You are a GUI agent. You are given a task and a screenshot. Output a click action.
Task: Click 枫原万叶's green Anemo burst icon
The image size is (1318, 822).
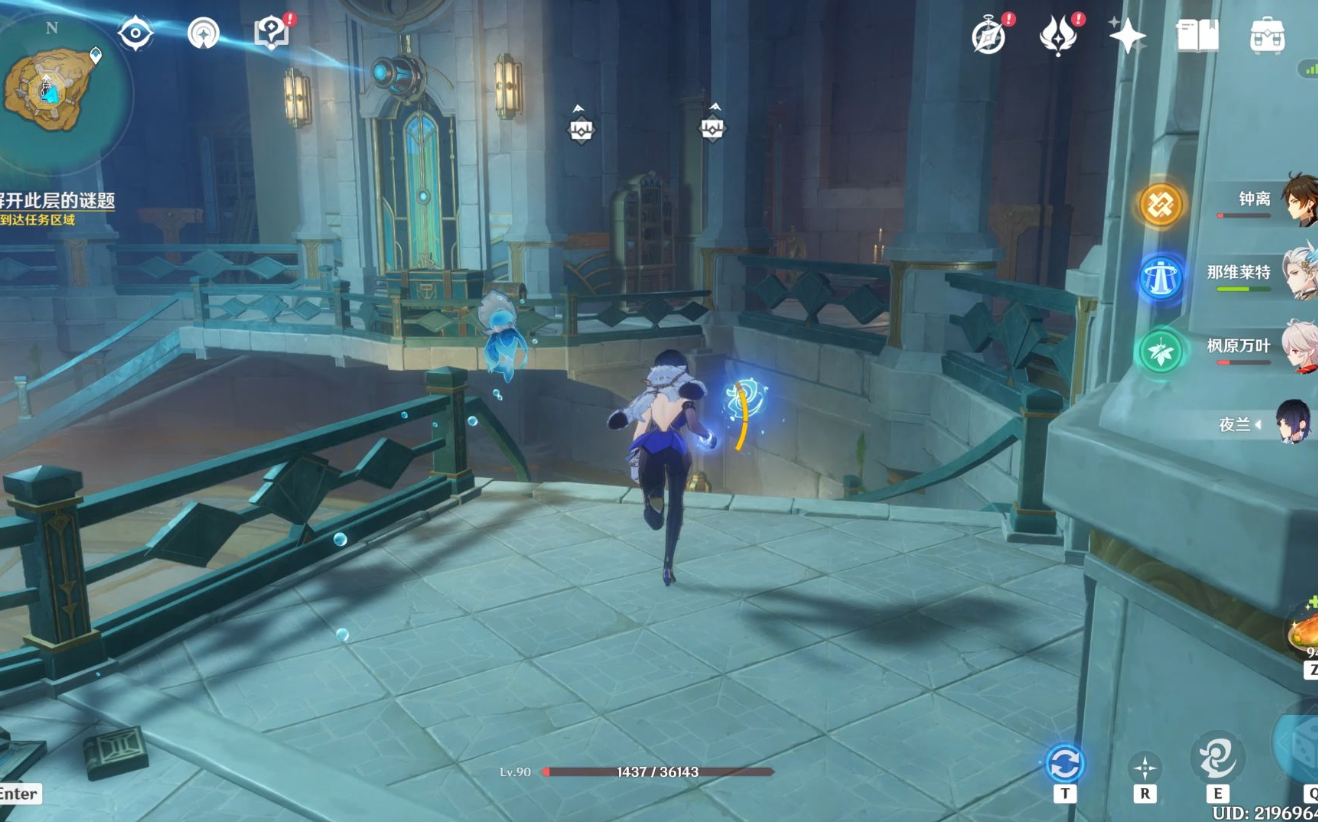pyautogui.click(x=1161, y=352)
